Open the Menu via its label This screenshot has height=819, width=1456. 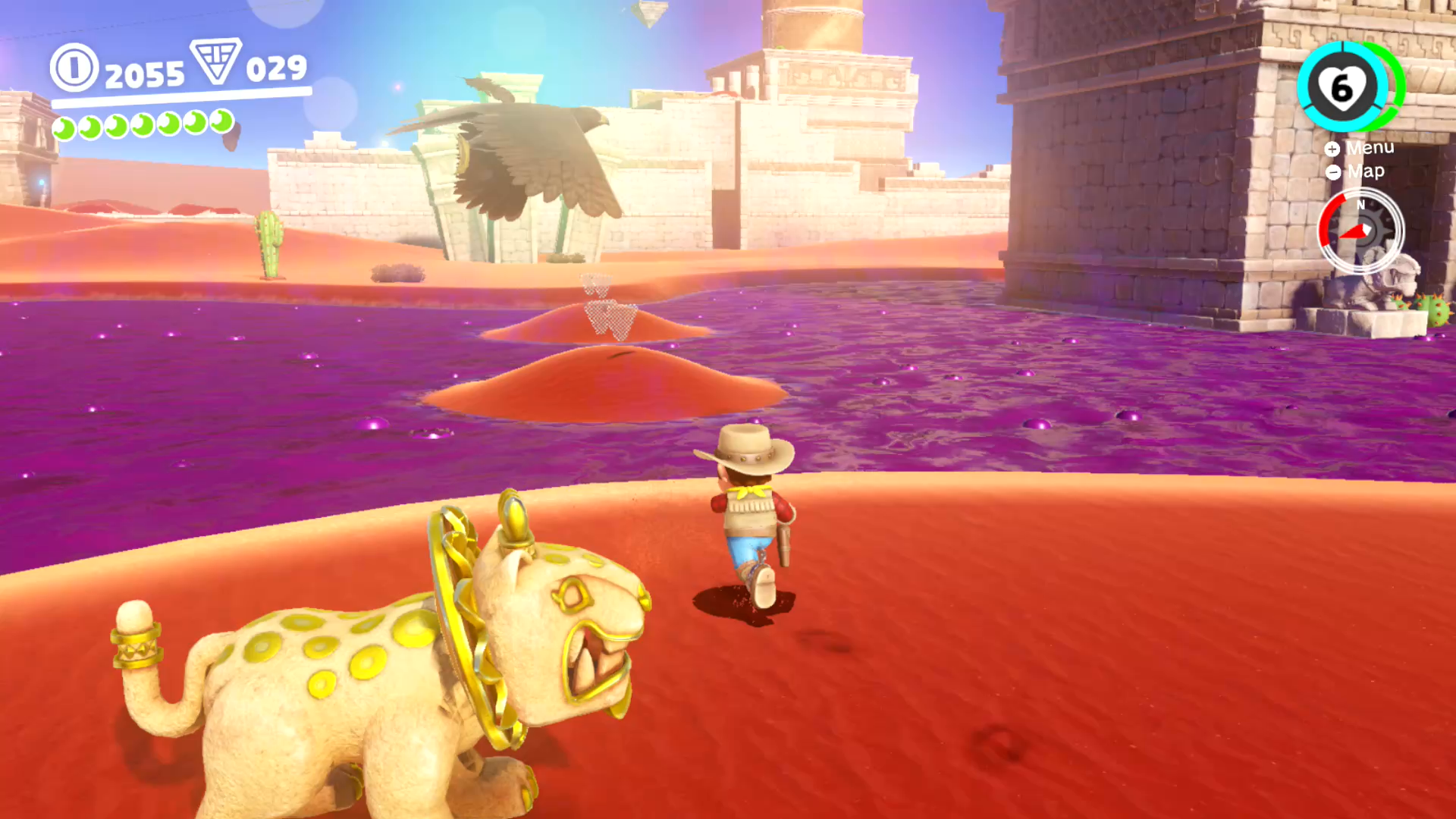click(x=1370, y=149)
